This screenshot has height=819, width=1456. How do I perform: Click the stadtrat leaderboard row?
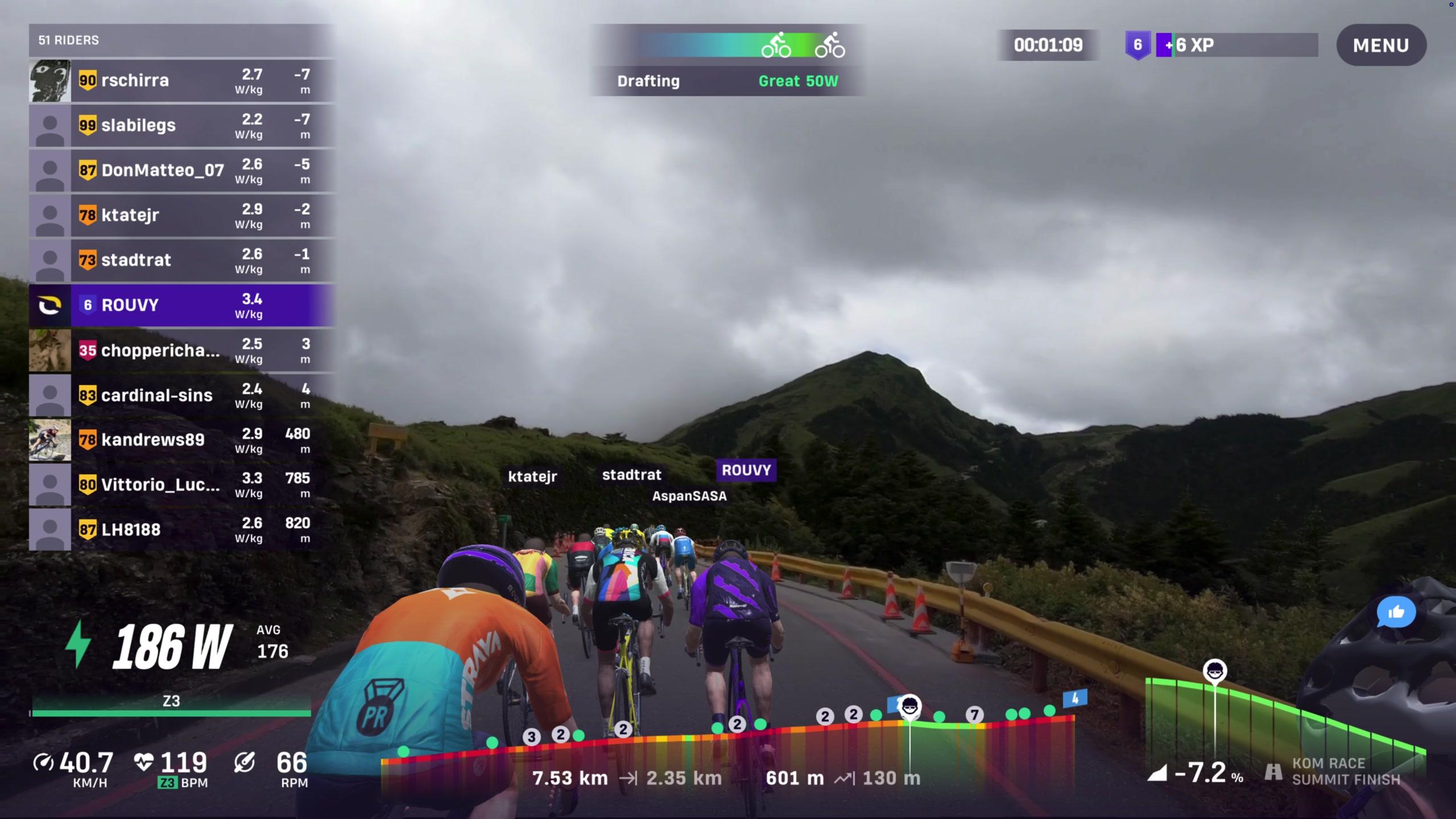coord(182,260)
